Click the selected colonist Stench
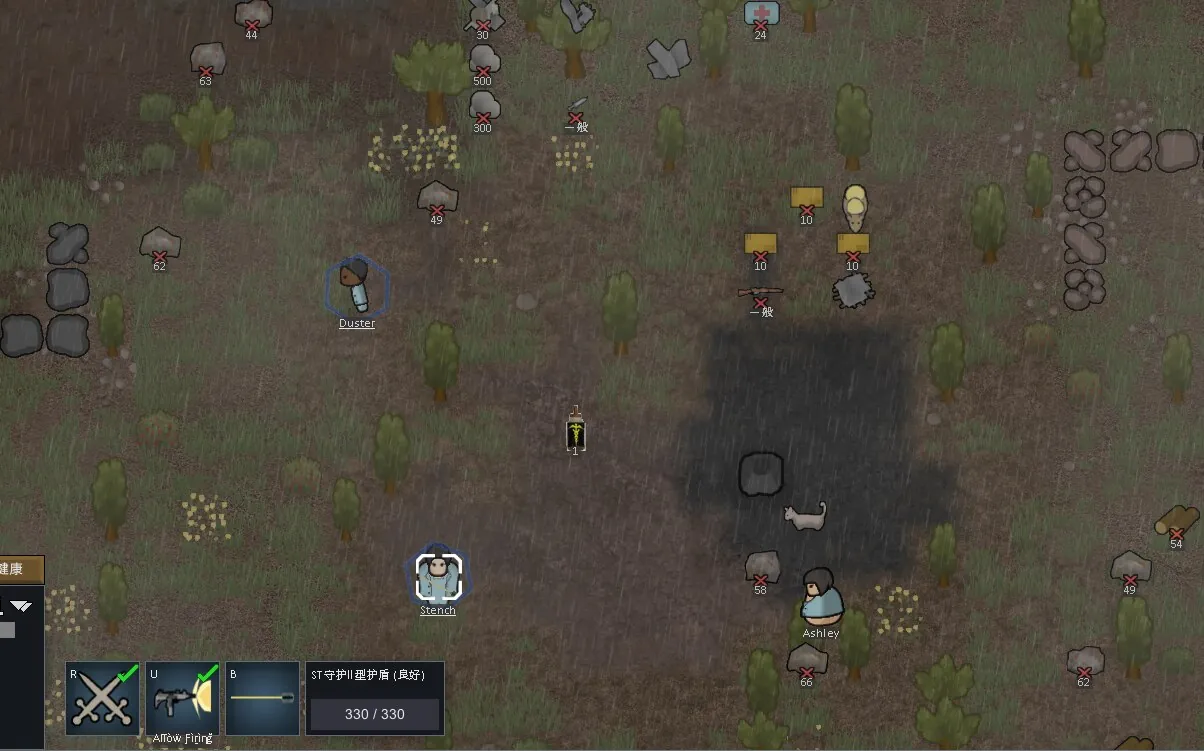The width and height of the screenshot is (1204, 751). click(x=438, y=576)
